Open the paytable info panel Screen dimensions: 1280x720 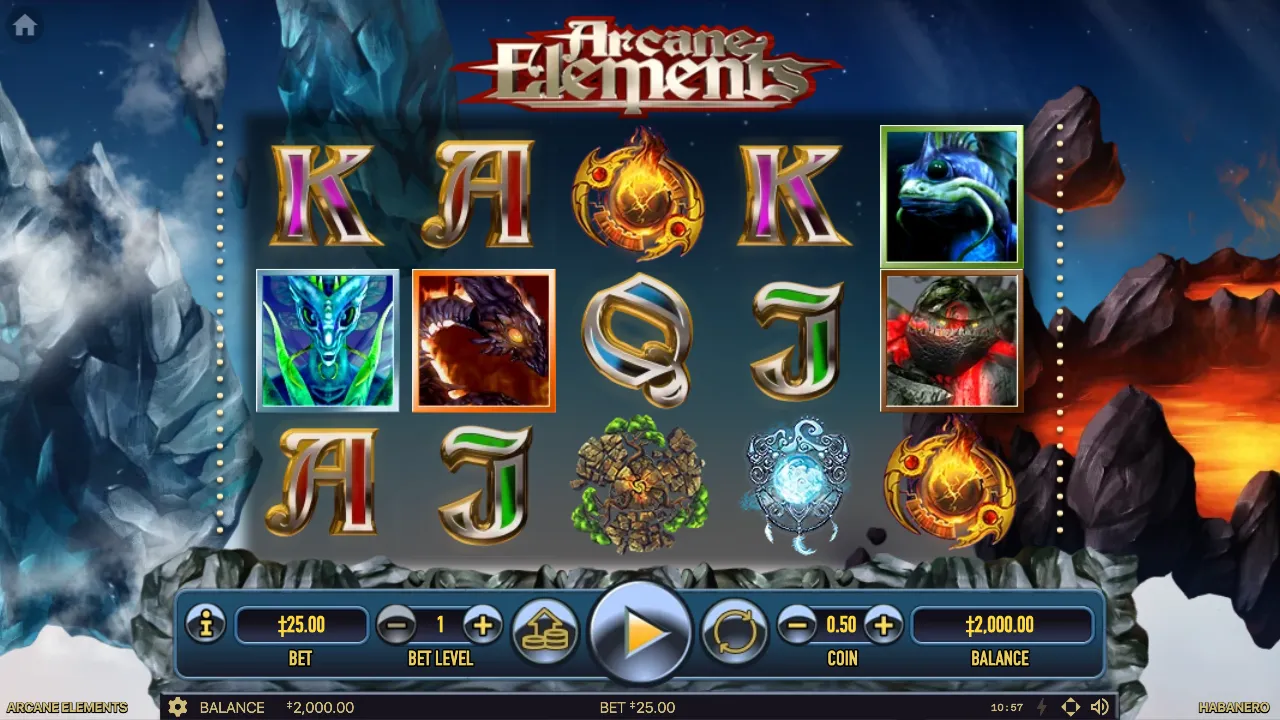206,626
